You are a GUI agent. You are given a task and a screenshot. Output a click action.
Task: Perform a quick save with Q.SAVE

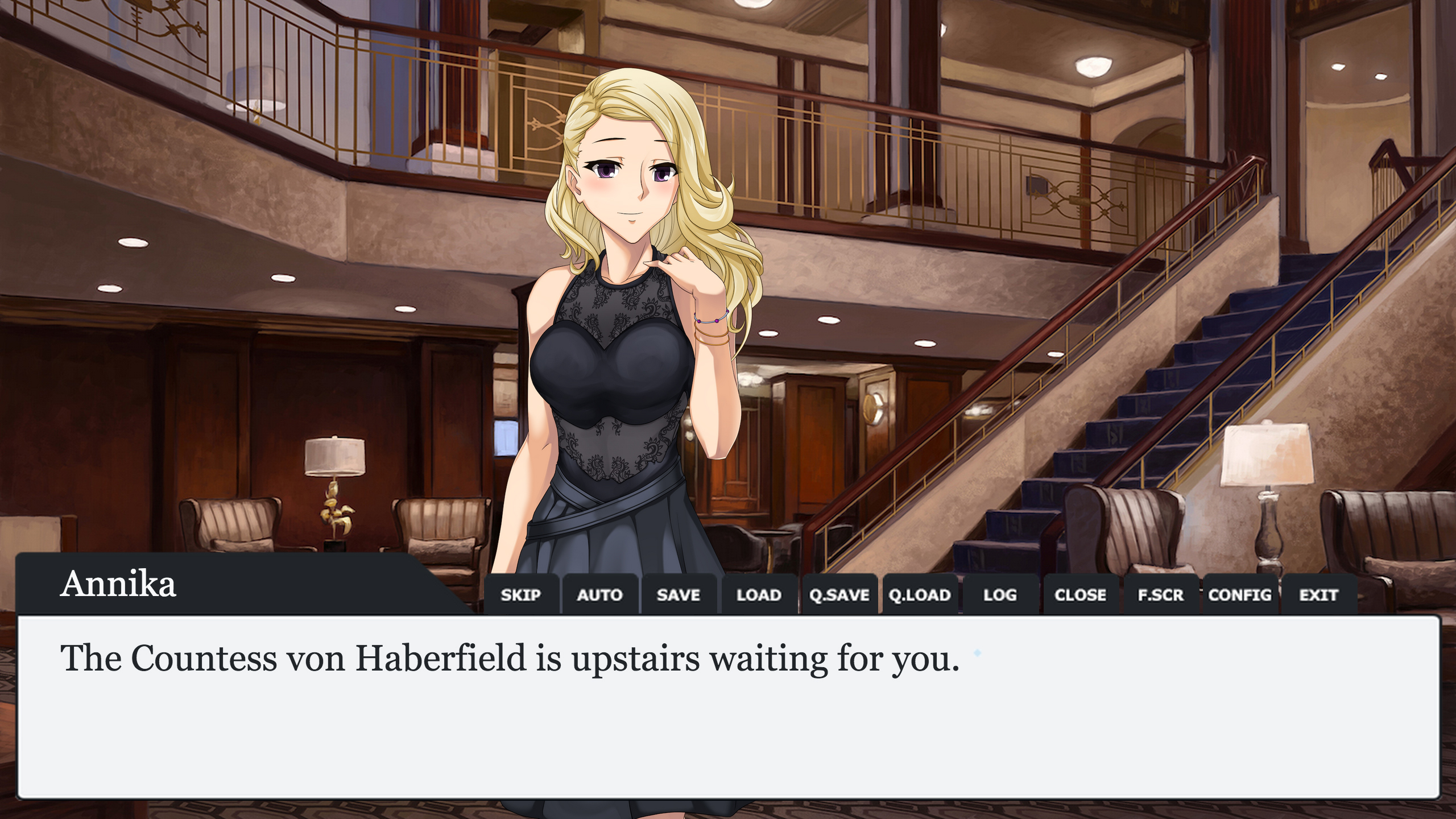839,595
